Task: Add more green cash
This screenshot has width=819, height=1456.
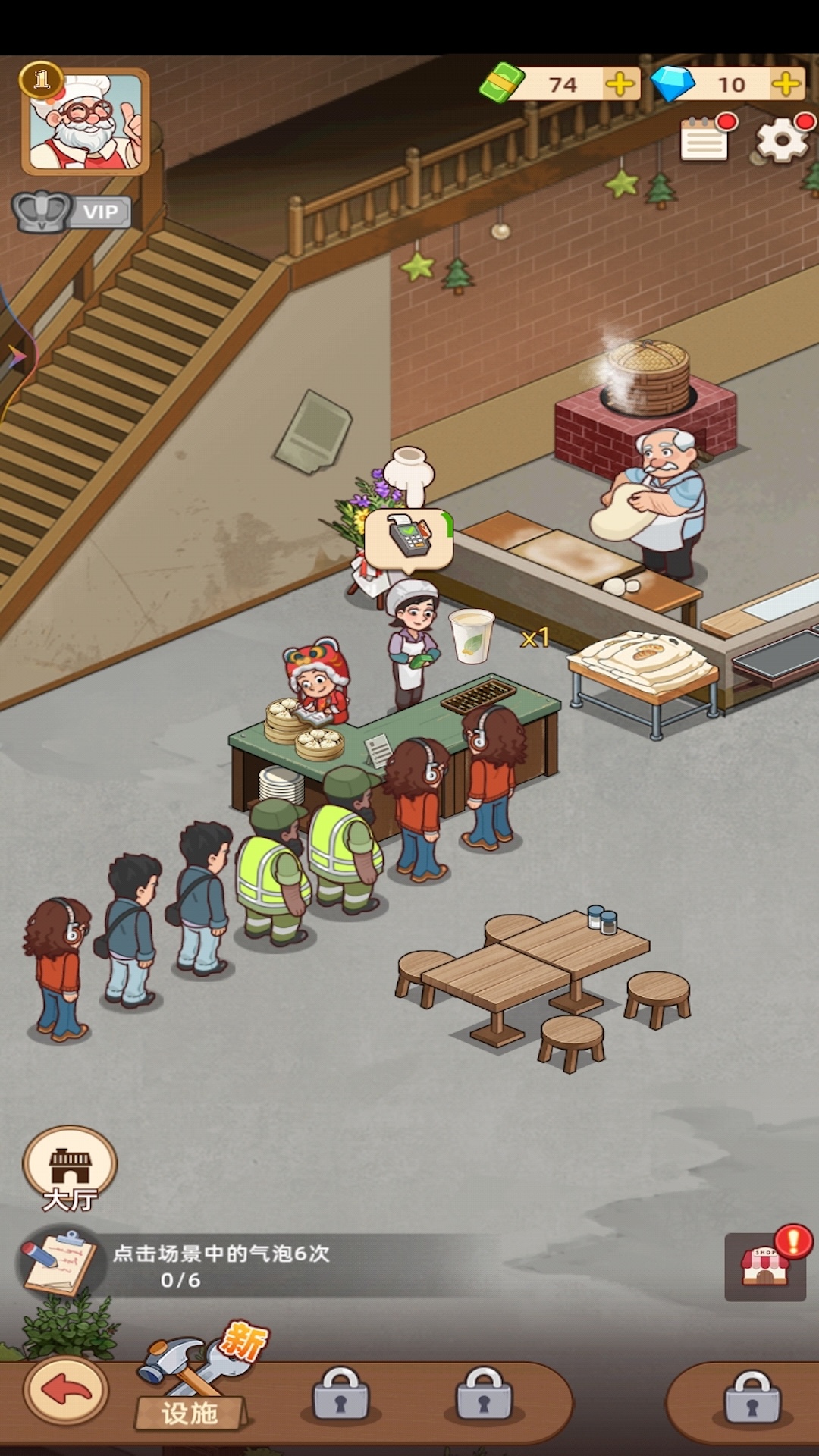Action: pos(620,84)
